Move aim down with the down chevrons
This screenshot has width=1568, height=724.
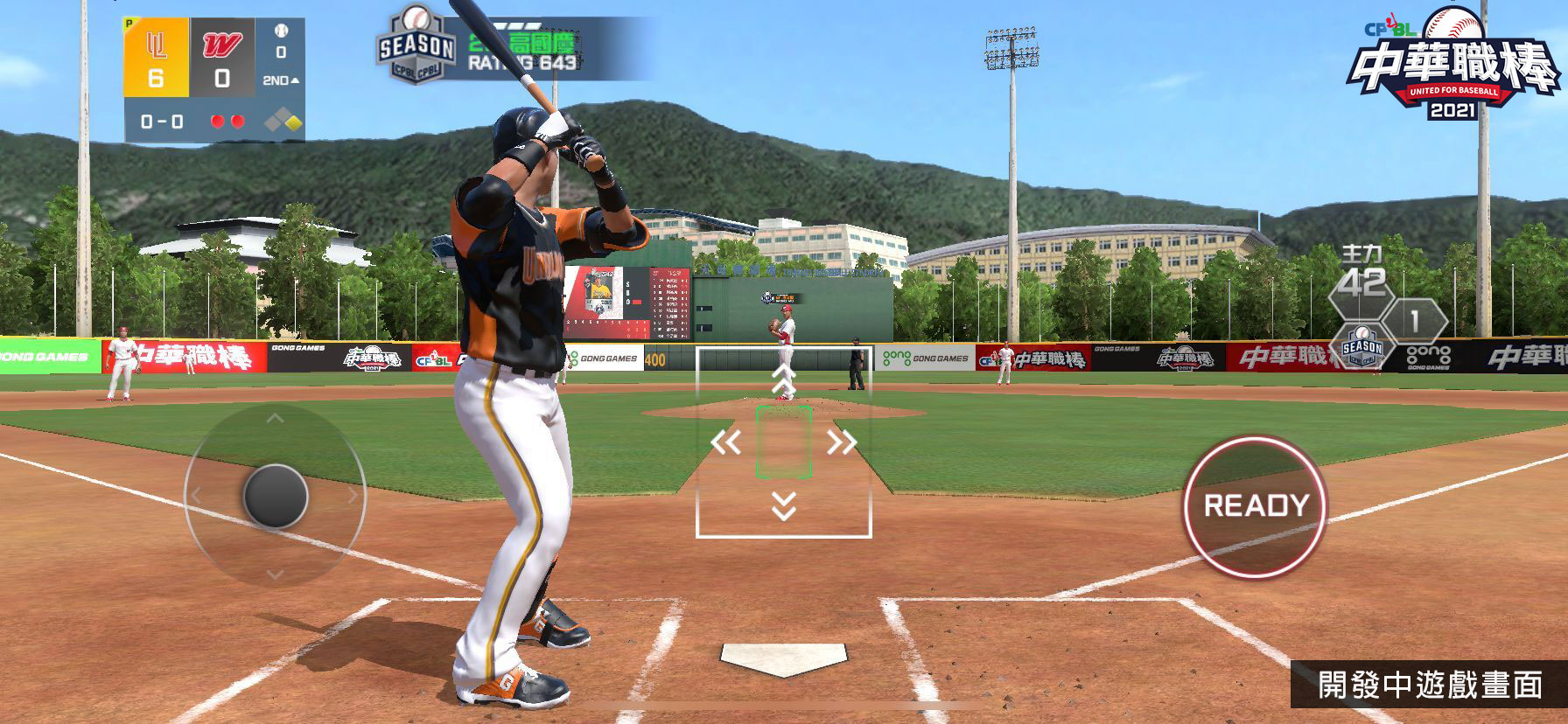pos(784,505)
